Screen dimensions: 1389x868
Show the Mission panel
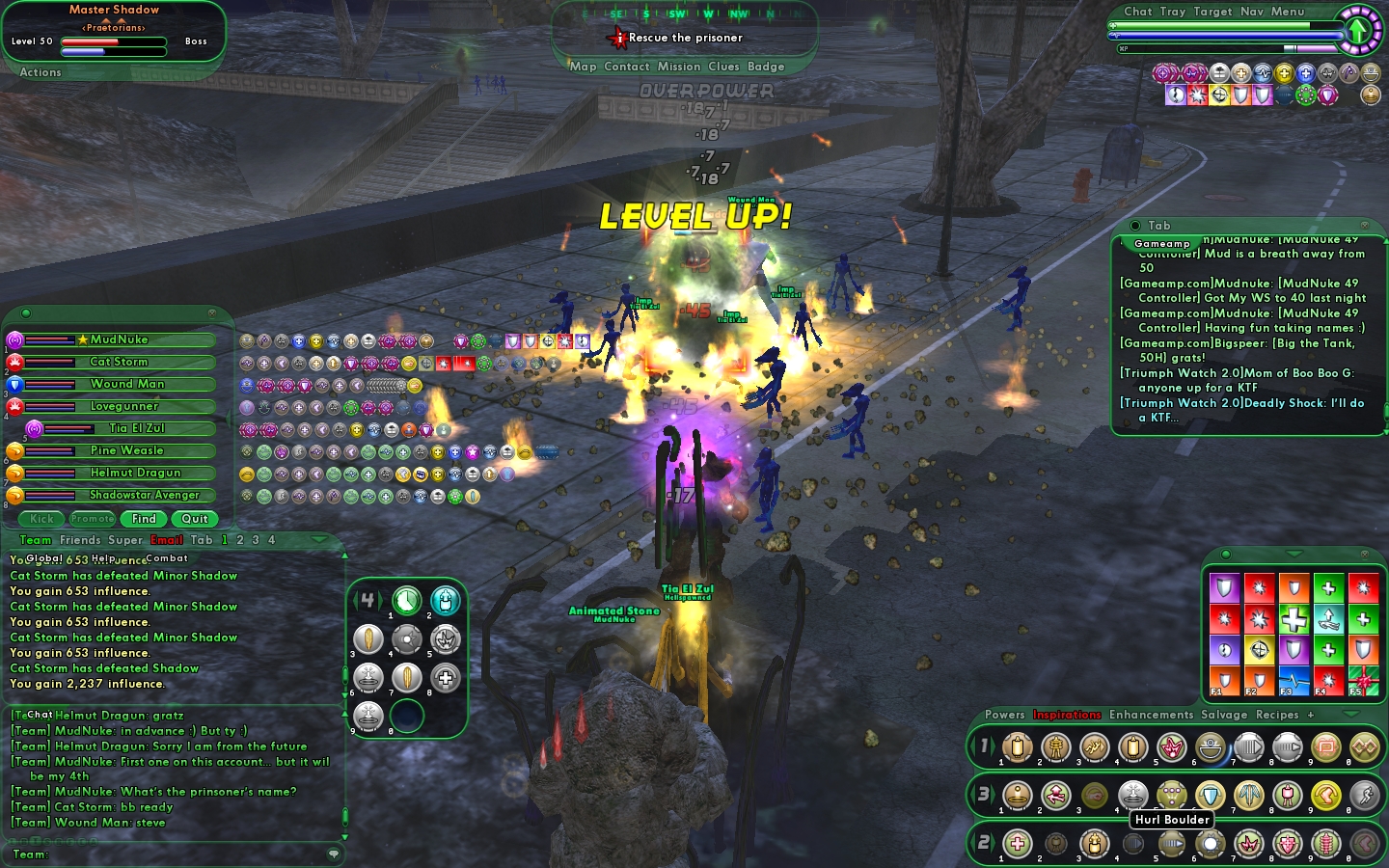(679, 67)
